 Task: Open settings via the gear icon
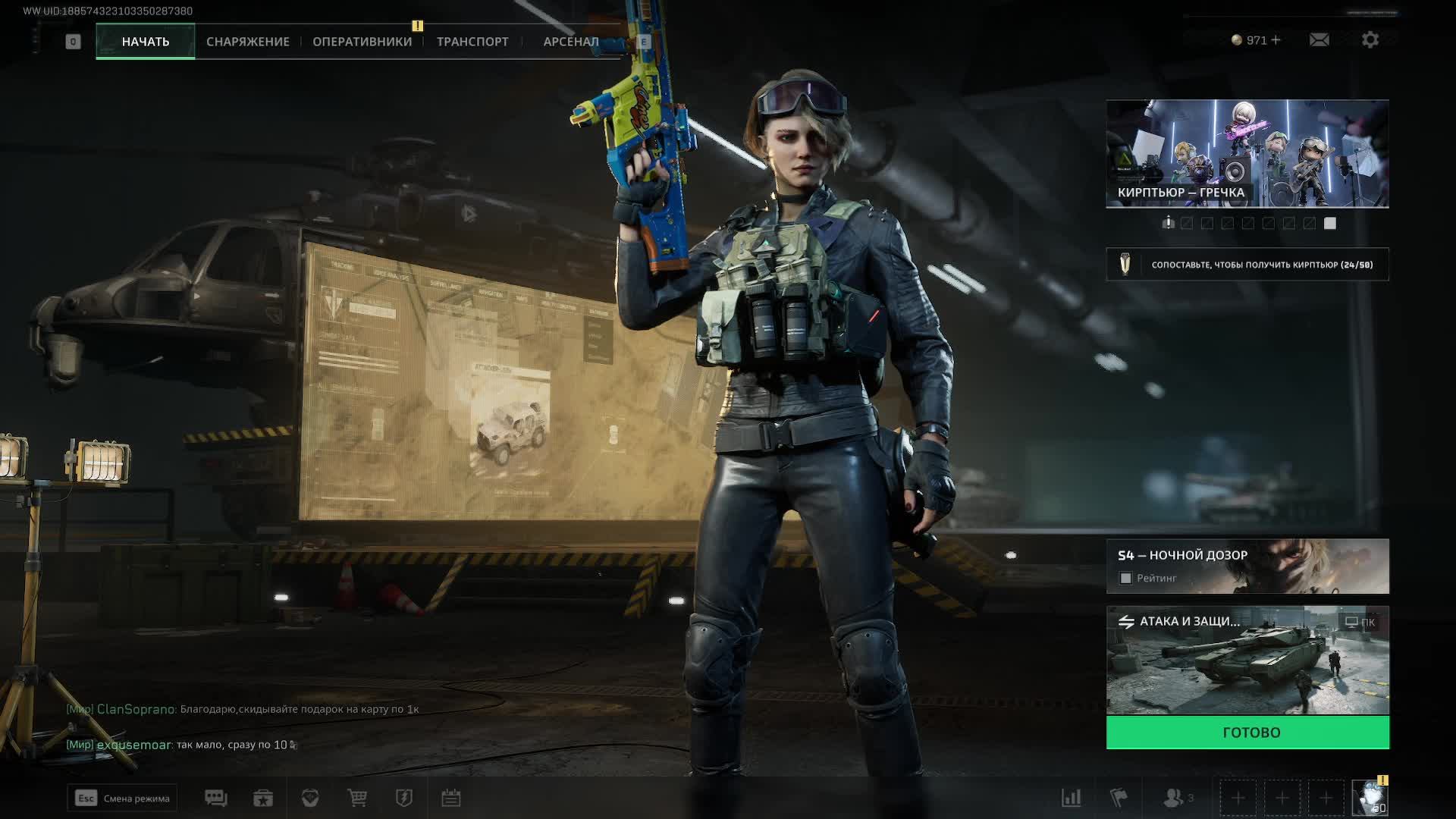click(1370, 40)
